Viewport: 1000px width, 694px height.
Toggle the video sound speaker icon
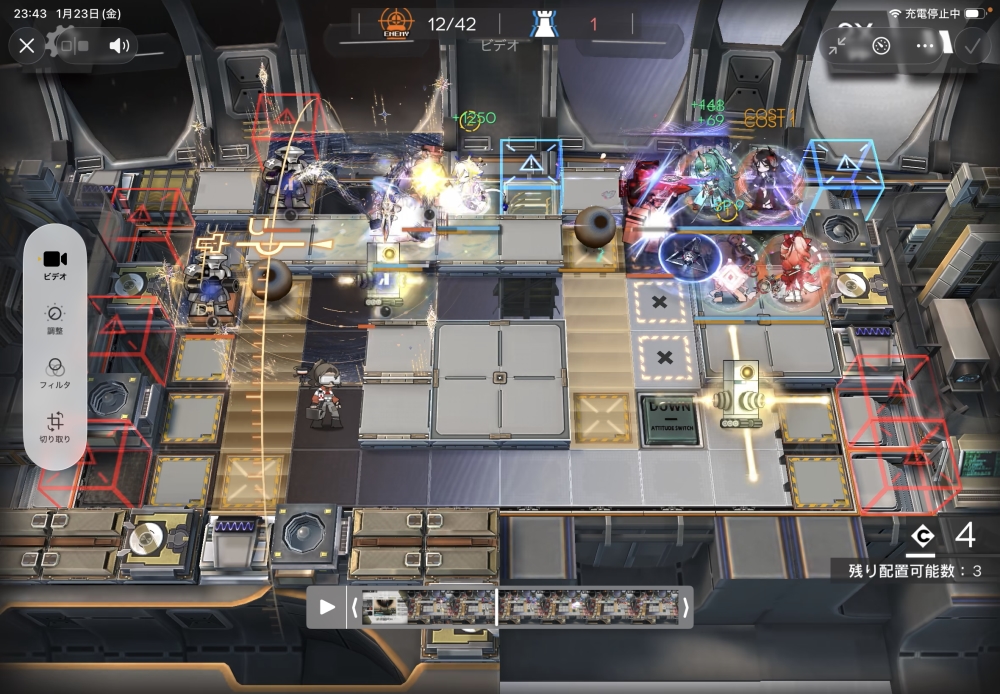[121, 45]
